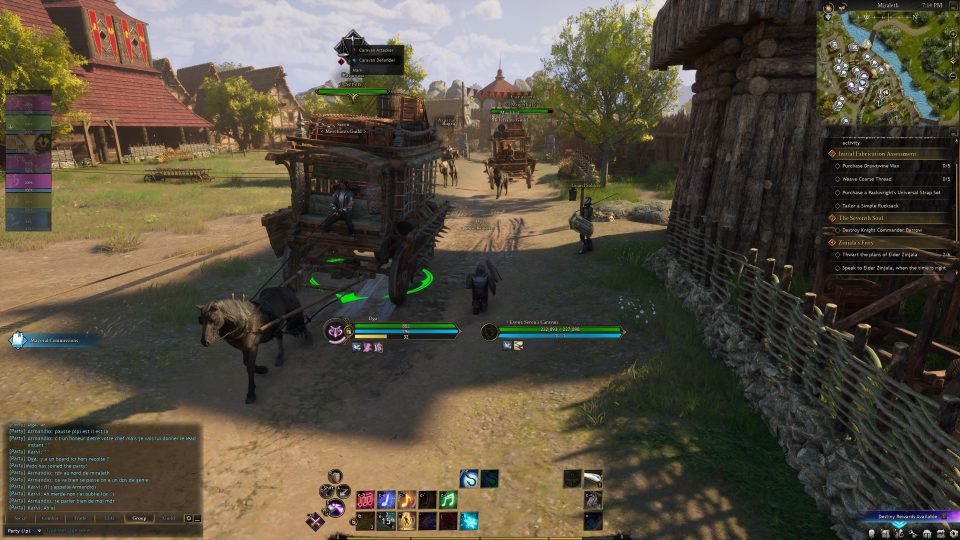Viewport: 960px width, 540px height.
Task: Click the Purchase Dryadvine Wax objective
Action: click(x=881, y=166)
